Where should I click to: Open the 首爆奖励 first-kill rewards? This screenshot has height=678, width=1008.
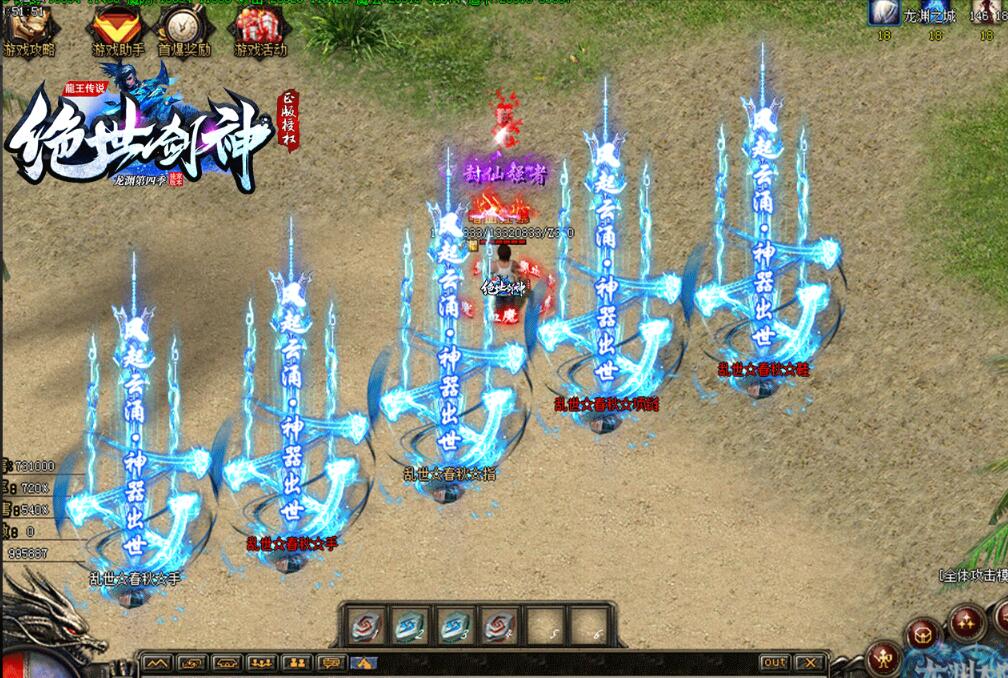[184, 30]
